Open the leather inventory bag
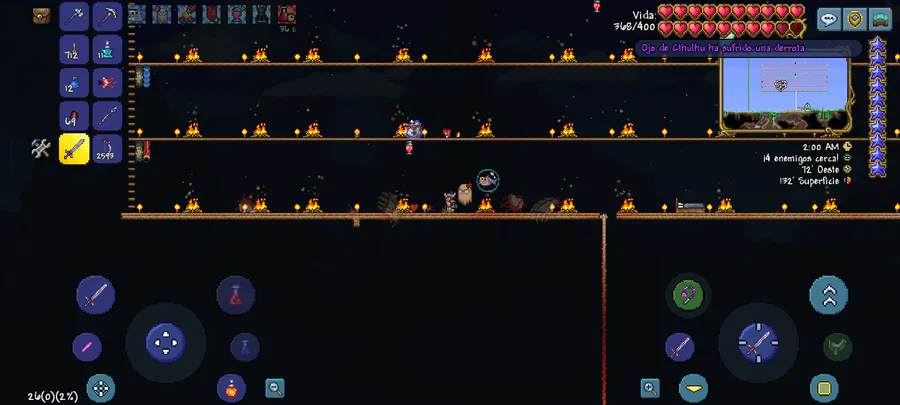This screenshot has height=405, width=900. (41, 15)
